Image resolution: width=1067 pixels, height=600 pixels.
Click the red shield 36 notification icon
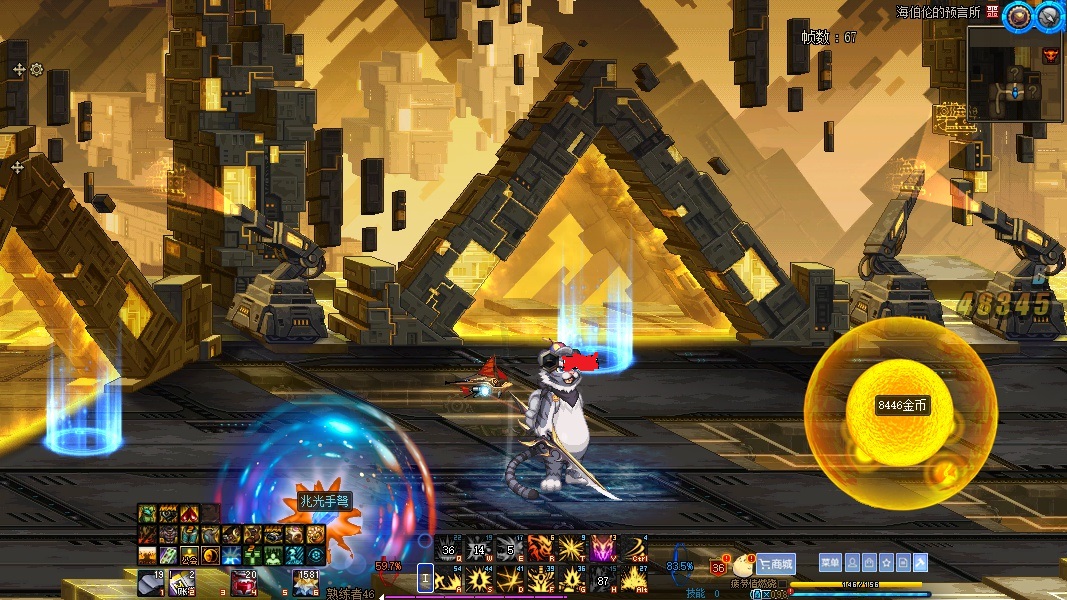[718, 567]
